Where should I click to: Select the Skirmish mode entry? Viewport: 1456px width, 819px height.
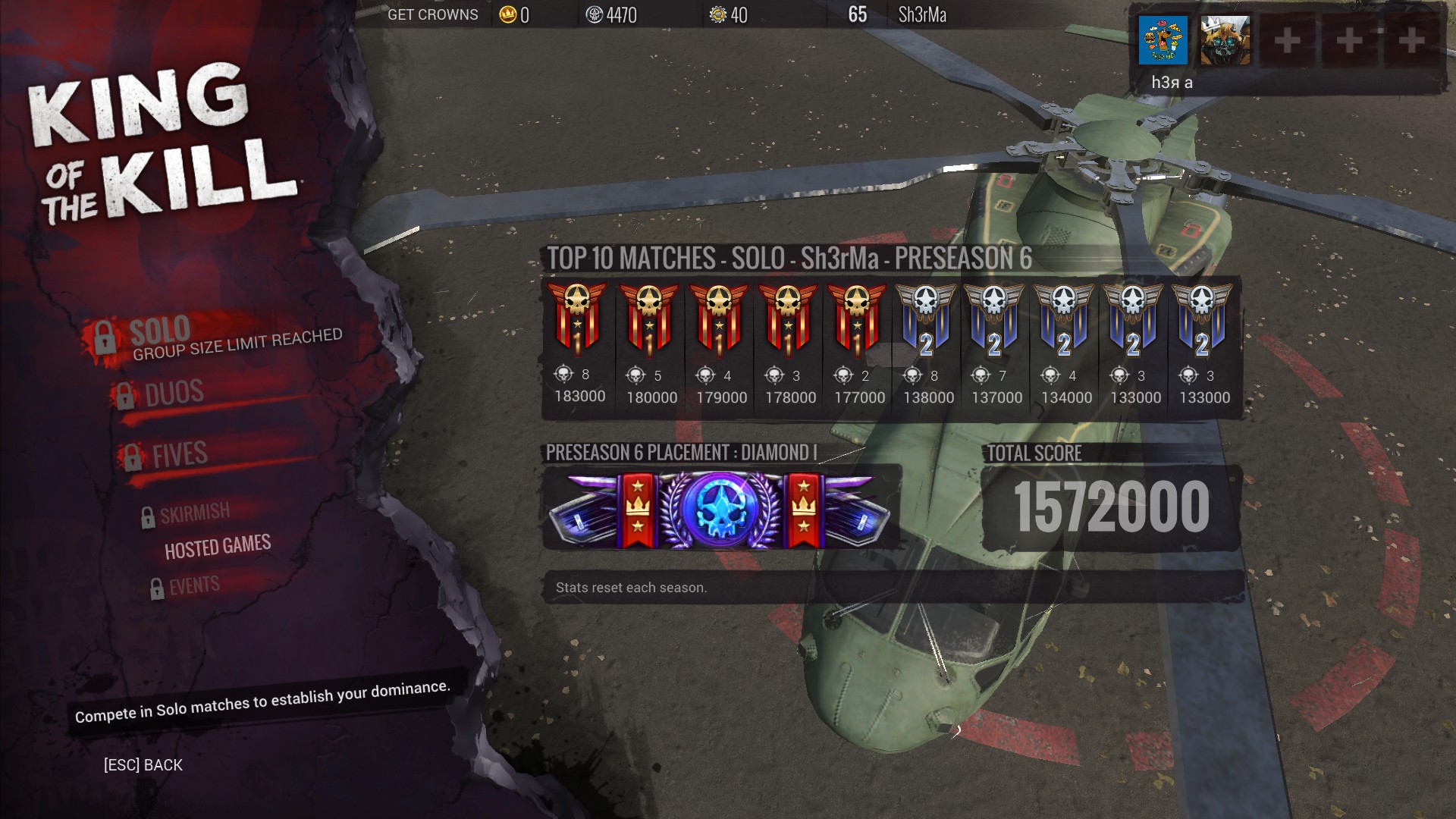click(194, 513)
